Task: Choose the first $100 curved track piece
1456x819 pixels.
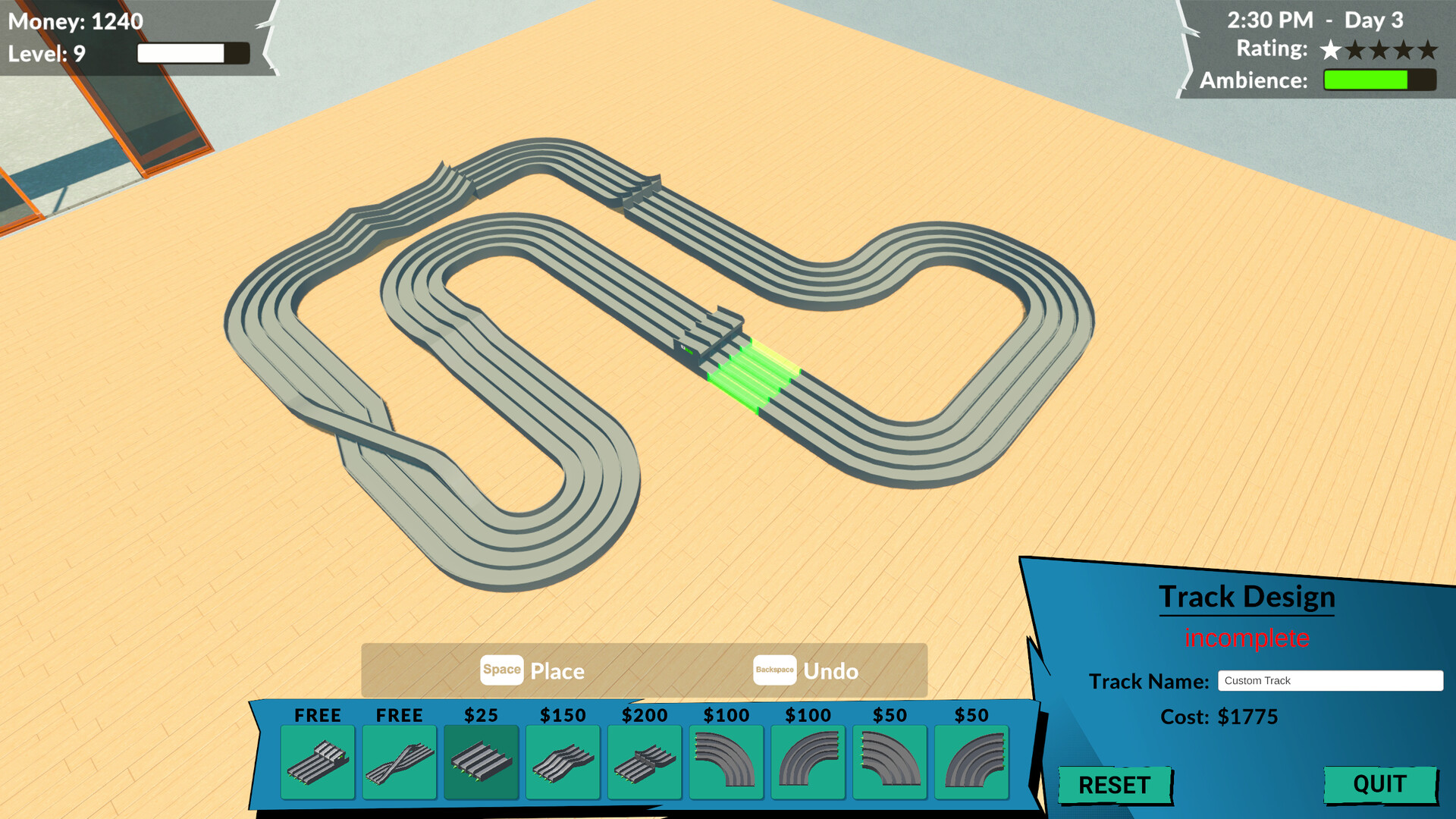Action: click(726, 762)
